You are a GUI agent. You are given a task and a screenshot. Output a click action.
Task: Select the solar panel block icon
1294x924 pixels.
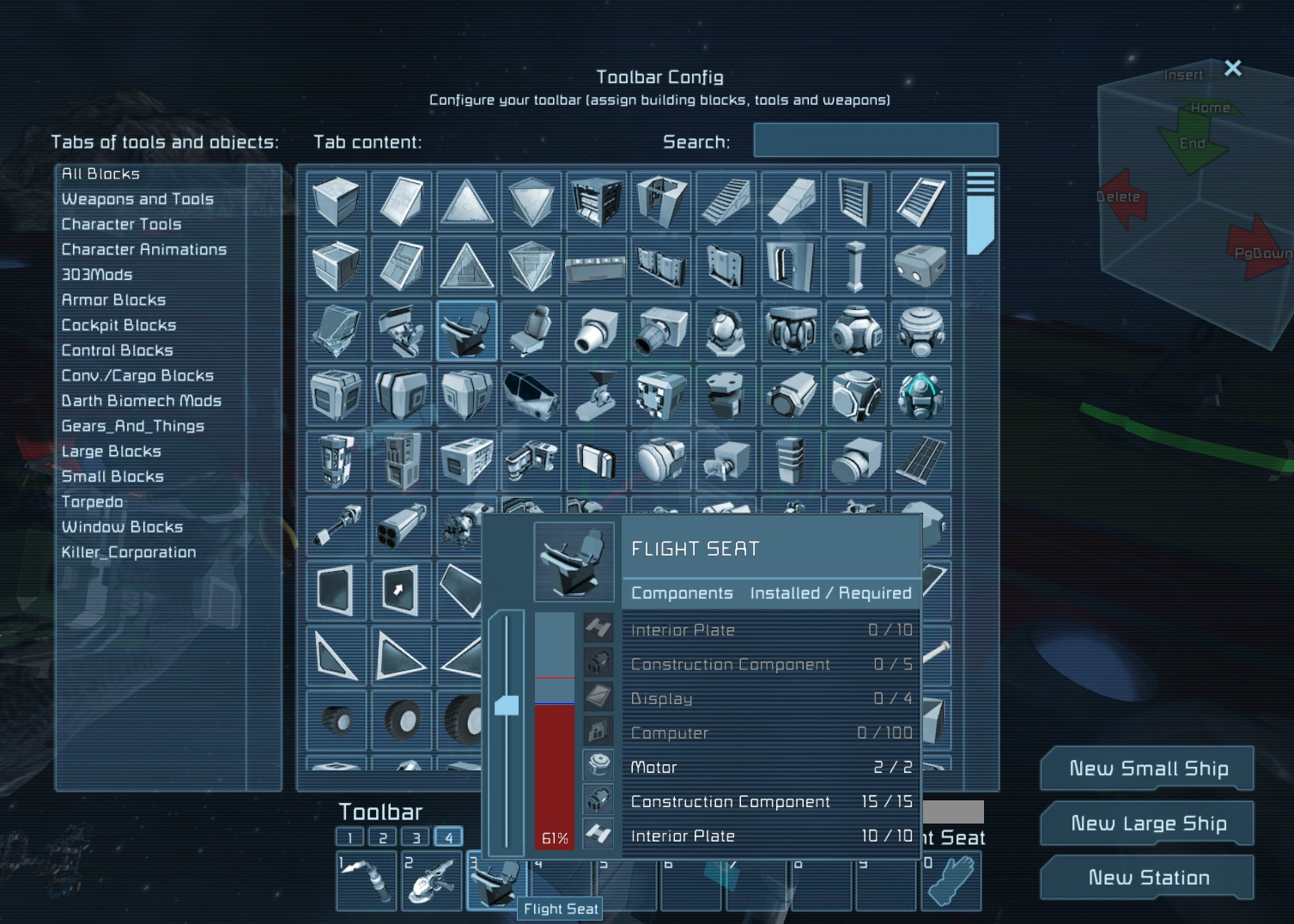click(920, 460)
